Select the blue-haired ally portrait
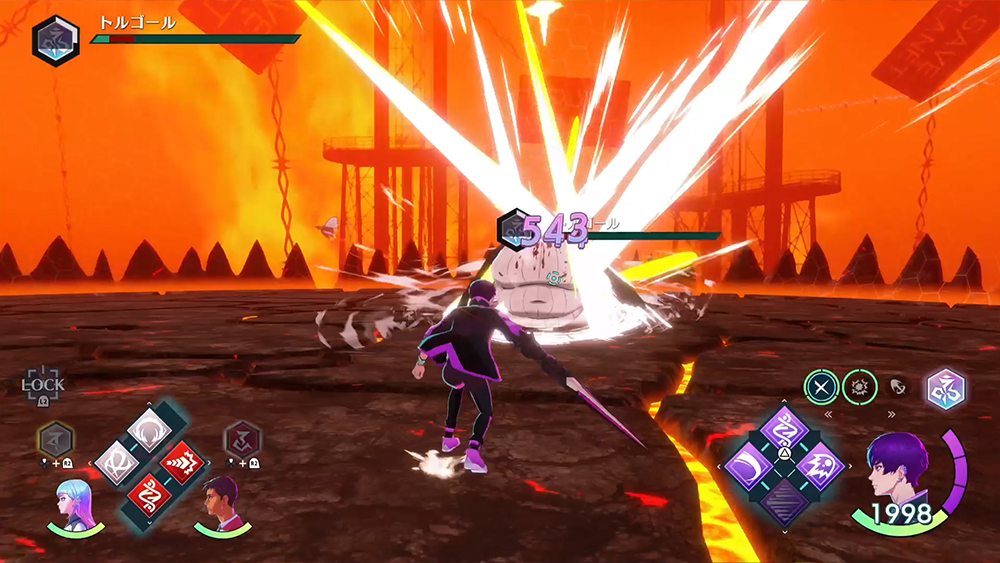The image size is (1000, 563). 74,506
